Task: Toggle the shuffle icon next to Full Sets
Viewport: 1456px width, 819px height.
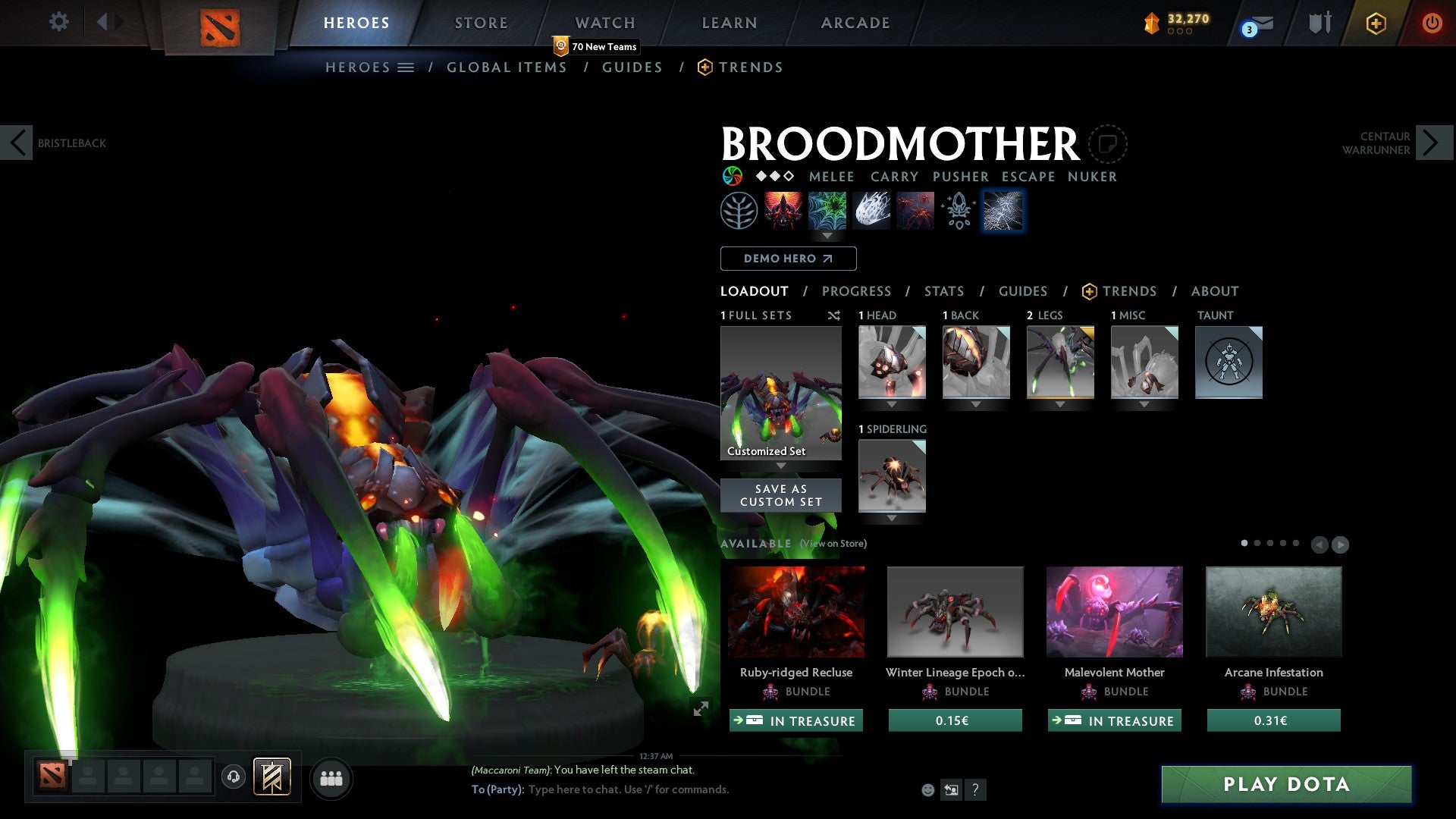Action: click(833, 315)
